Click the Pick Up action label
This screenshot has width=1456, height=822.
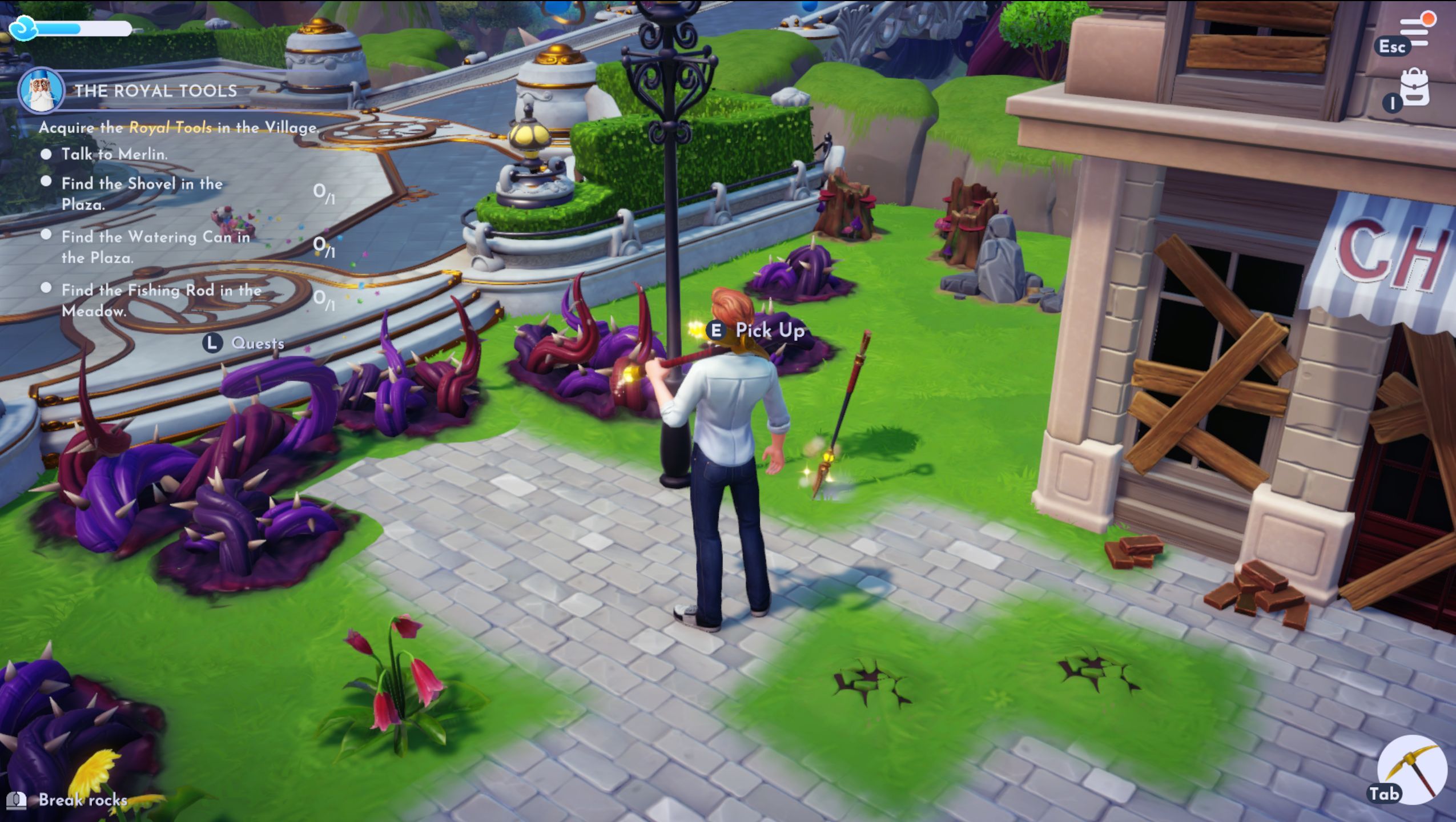click(x=770, y=330)
